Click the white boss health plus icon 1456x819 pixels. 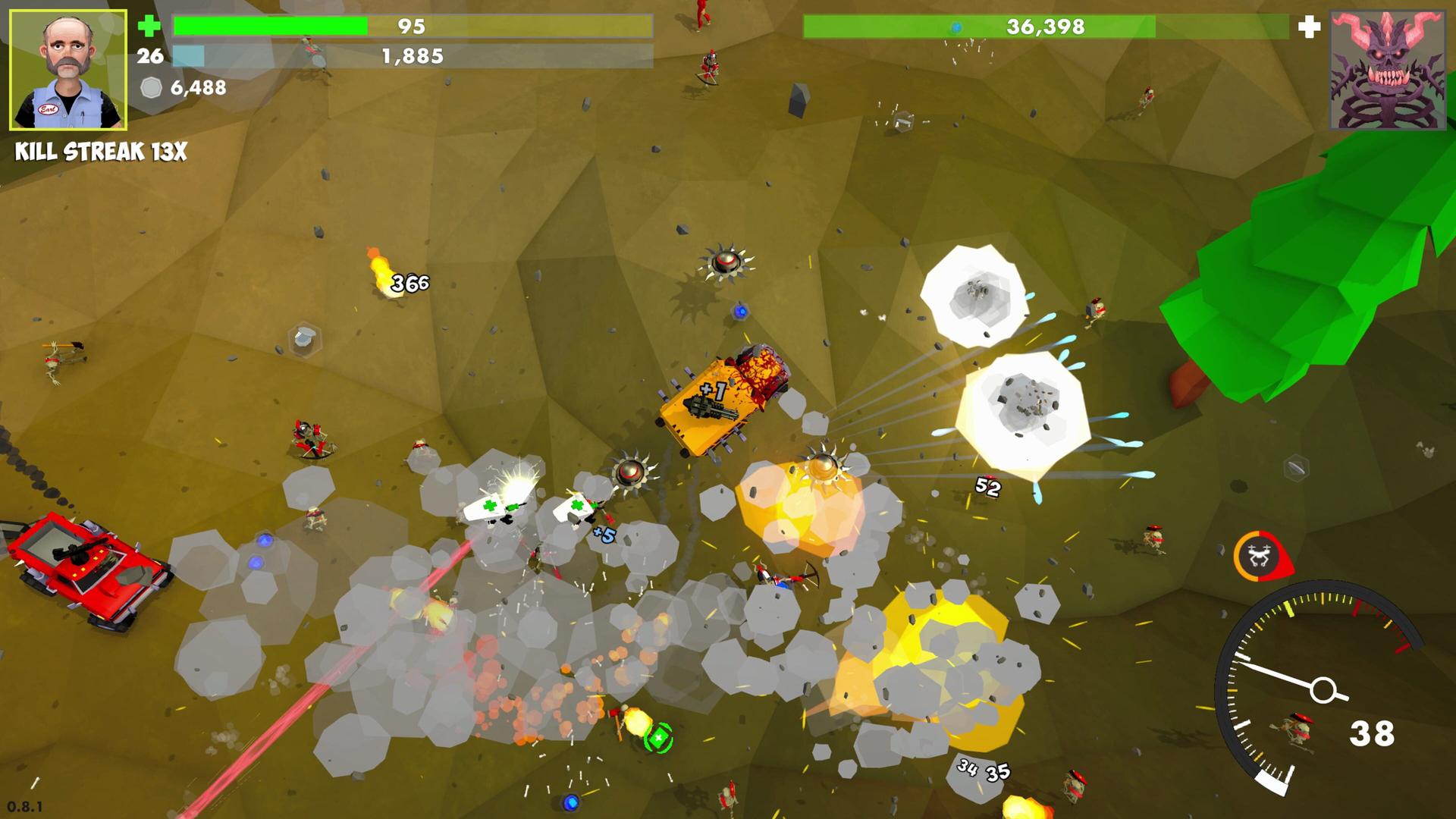pyautogui.click(x=1309, y=27)
